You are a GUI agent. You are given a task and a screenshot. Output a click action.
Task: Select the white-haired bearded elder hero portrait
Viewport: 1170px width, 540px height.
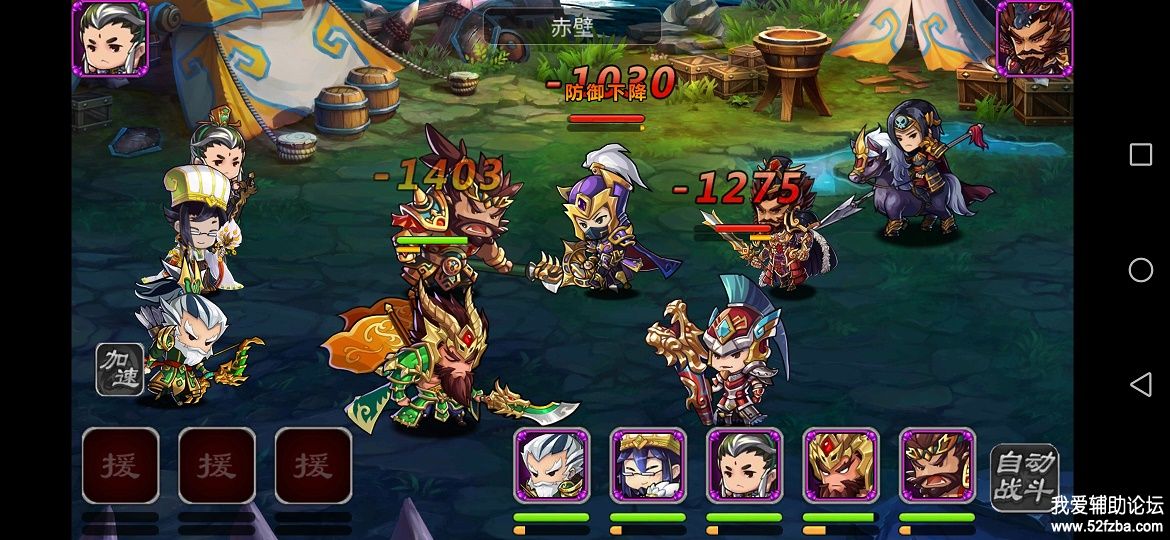pyautogui.click(x=550, y=465)
